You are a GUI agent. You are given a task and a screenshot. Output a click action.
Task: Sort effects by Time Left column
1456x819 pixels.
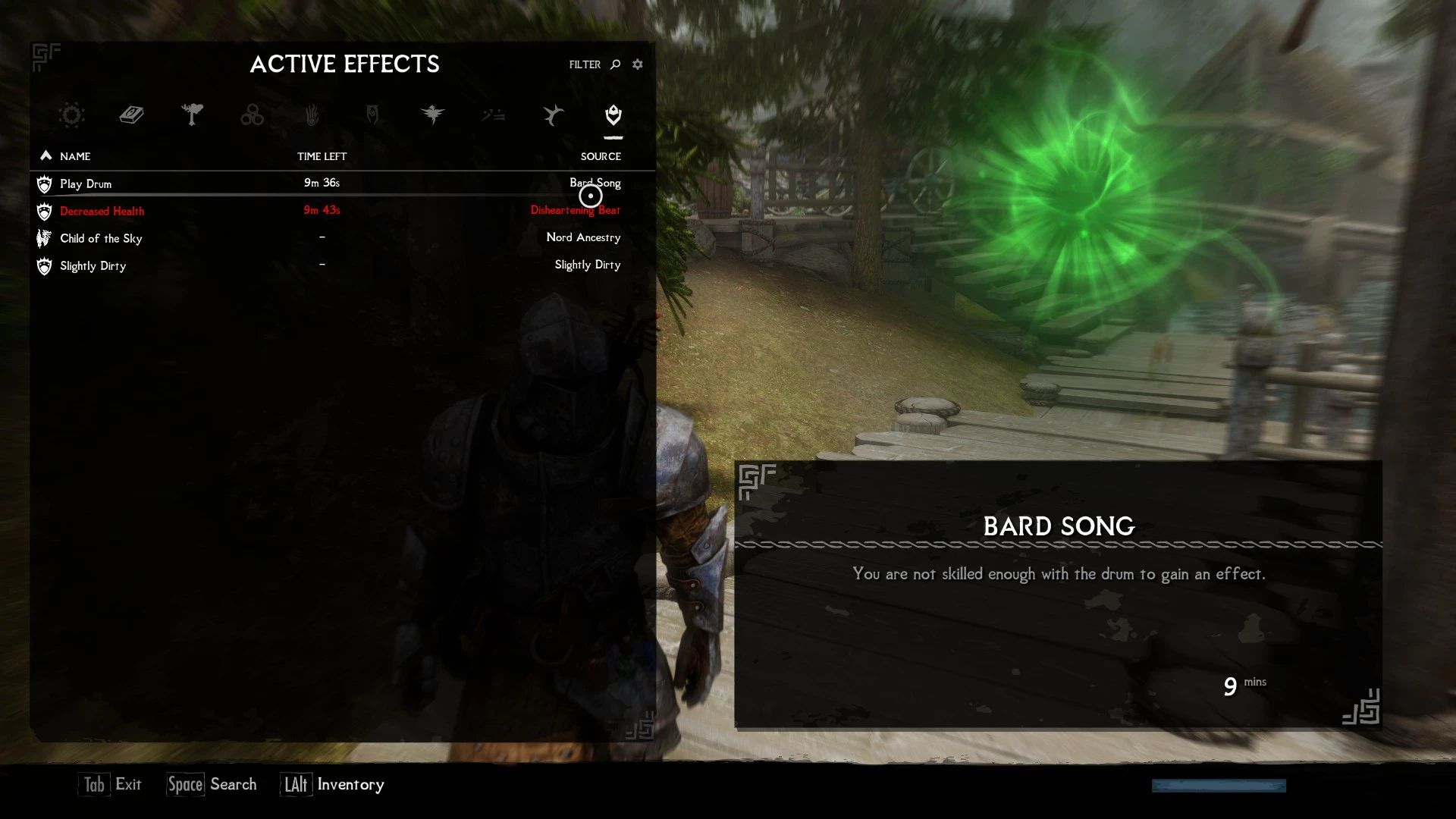click(322, 156)
